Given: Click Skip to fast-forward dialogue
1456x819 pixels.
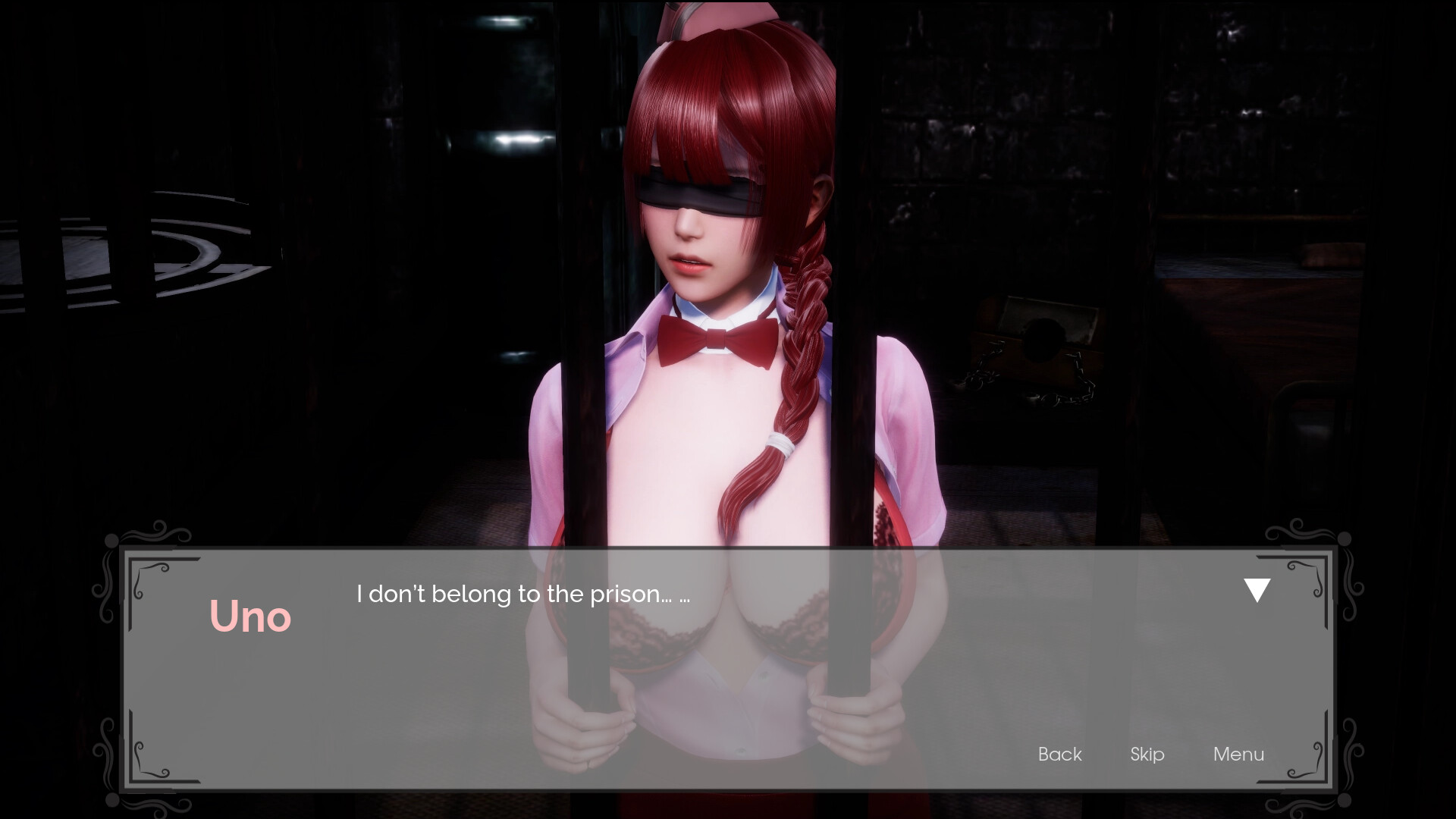Looking at the screenshot, I should point(1147,754).
